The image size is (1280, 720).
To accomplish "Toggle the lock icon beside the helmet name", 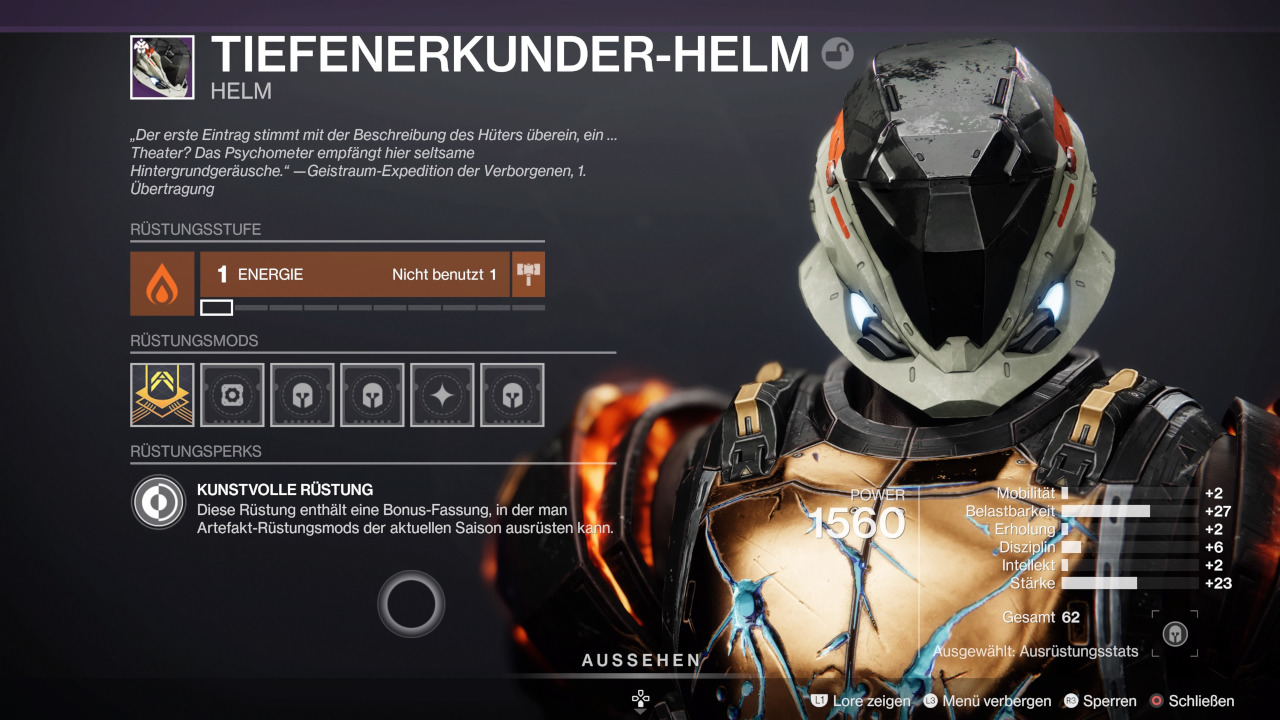I will (838, 53).
